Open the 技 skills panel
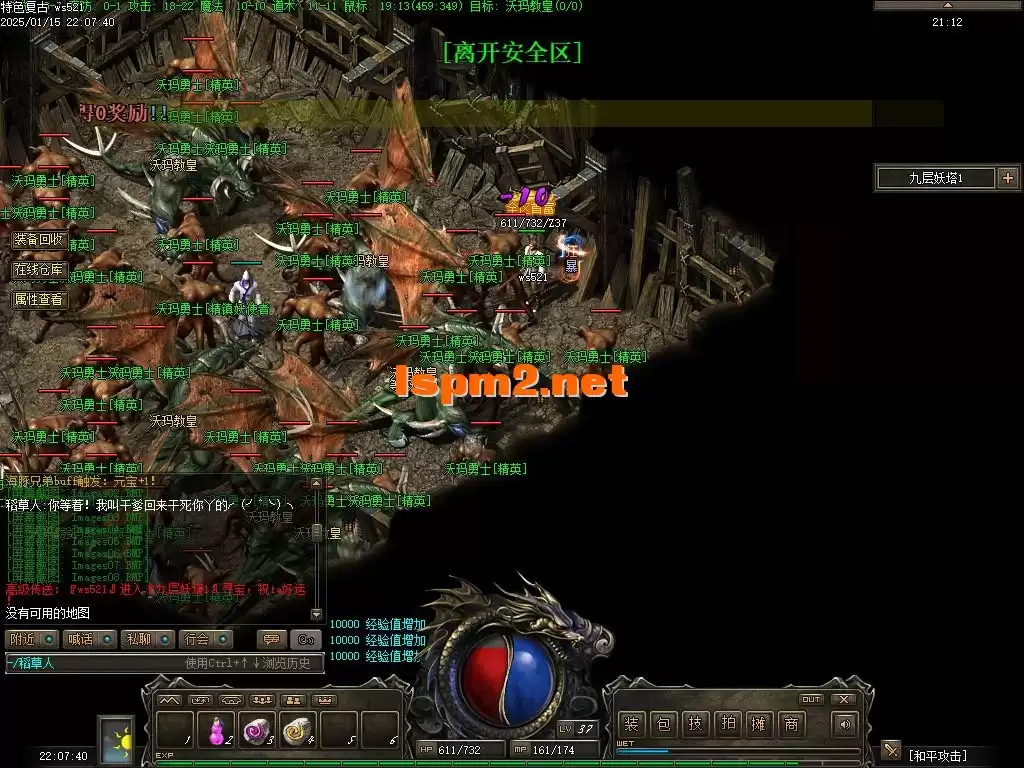The height and width of the screenshot is (768, 1024). 695,724
